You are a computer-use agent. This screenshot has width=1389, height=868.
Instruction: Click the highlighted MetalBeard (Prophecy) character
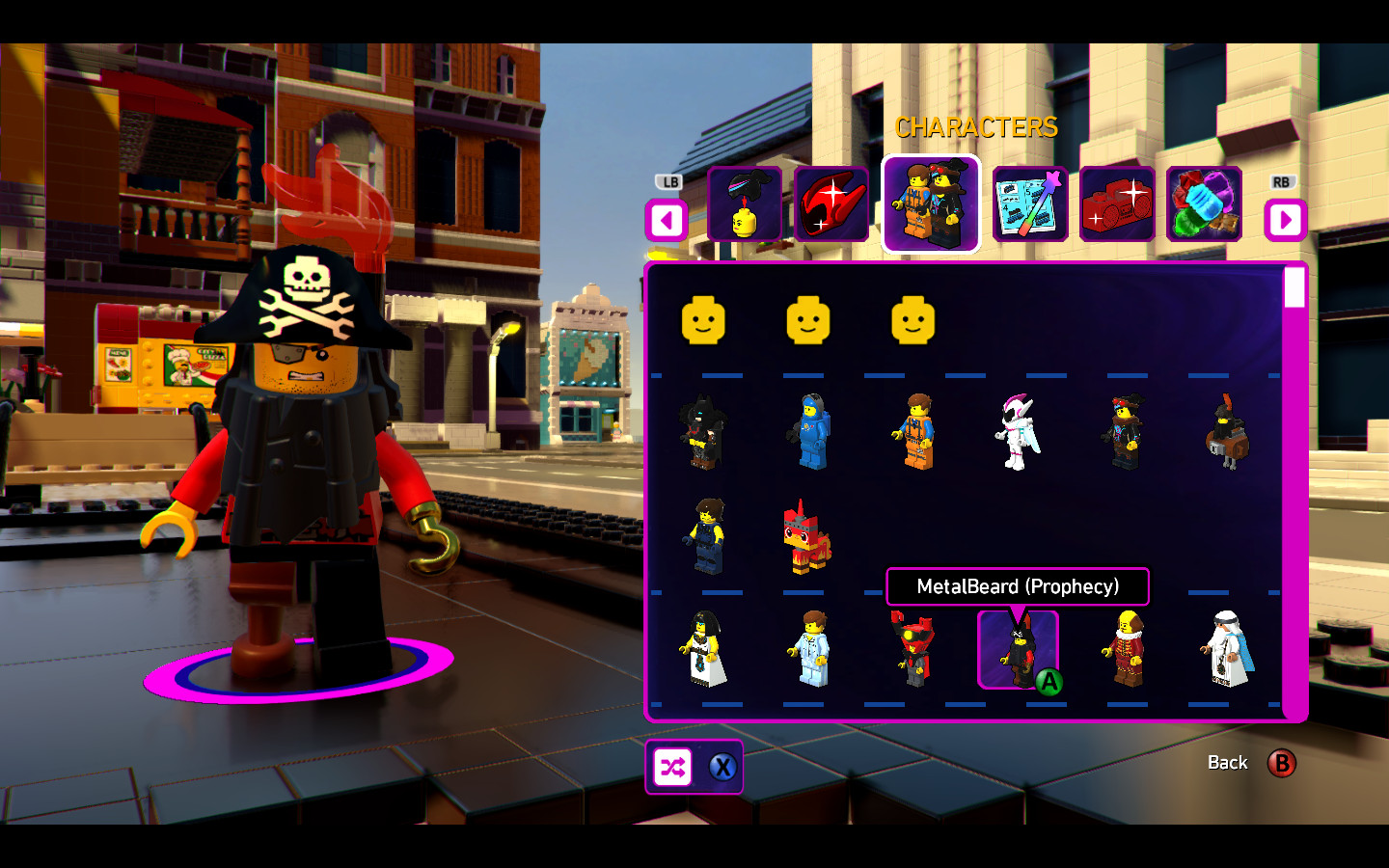click(x=1017, y=651)
